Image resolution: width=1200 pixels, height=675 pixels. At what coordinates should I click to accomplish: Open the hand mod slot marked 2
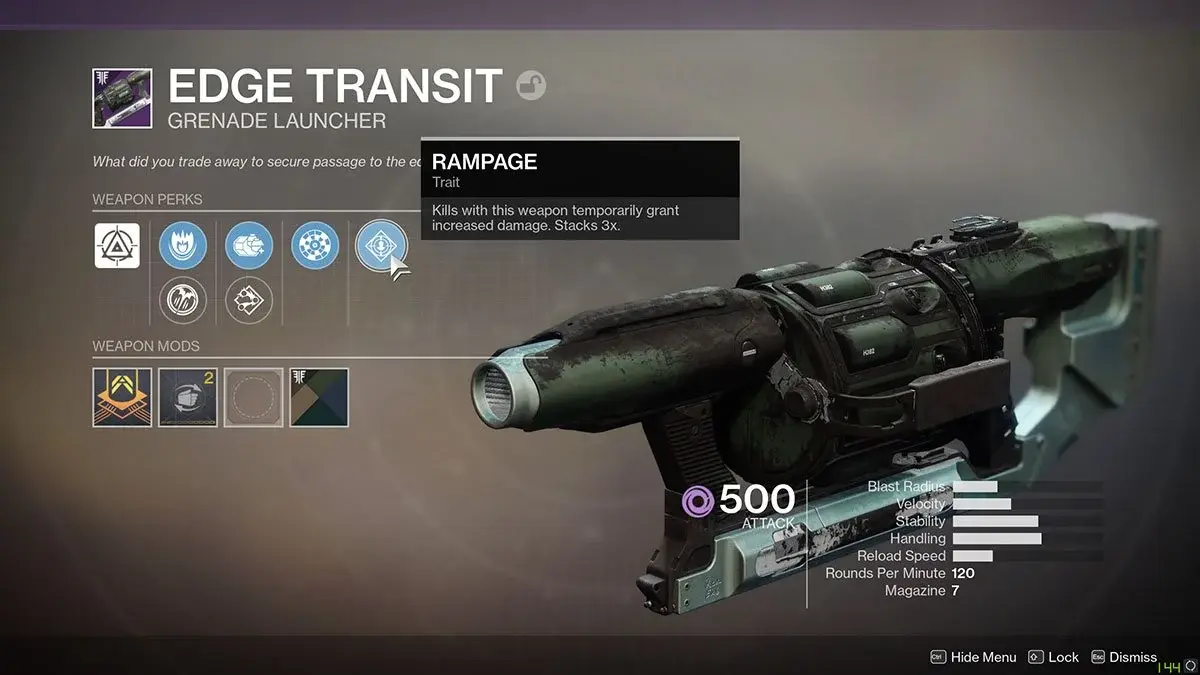(x=188, y=397)
